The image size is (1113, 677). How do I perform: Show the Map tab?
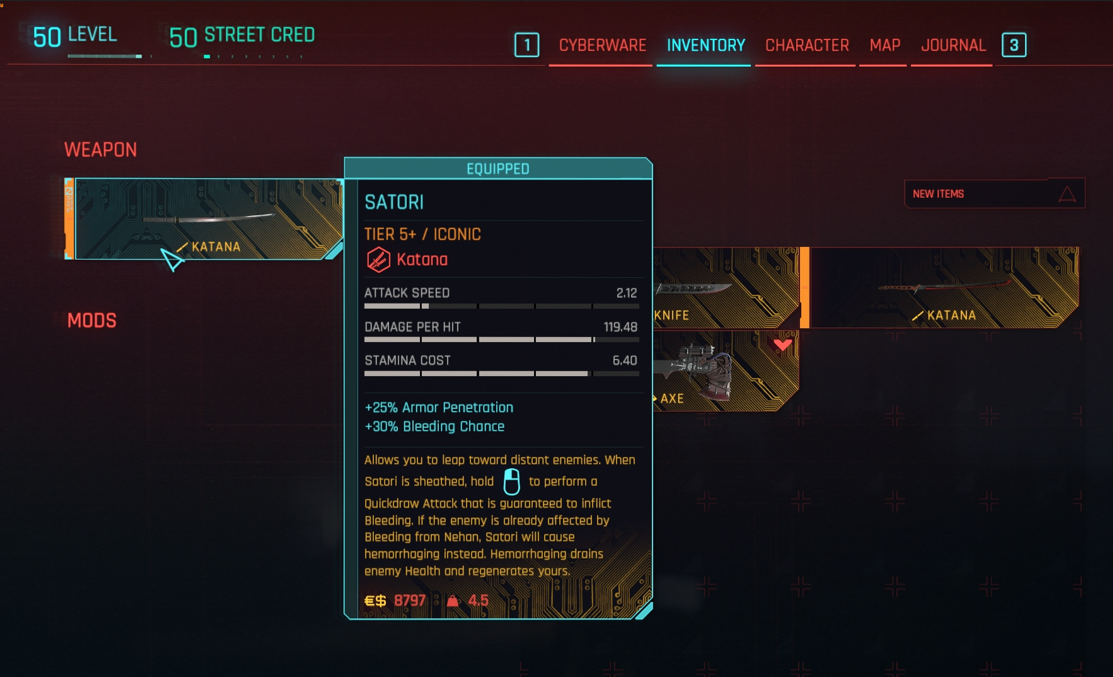884,46
